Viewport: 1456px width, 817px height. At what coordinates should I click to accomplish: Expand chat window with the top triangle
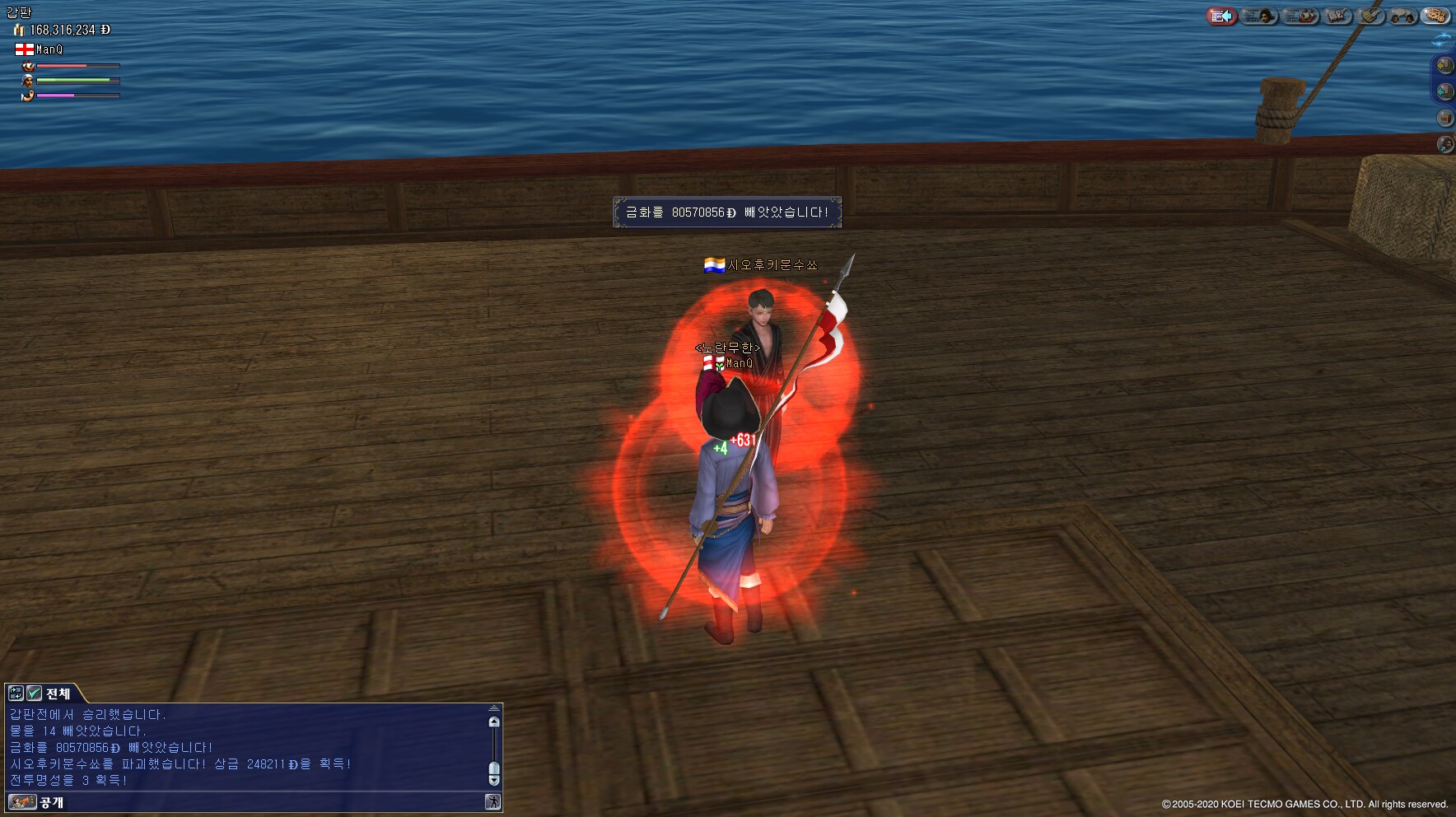tap(494, 708)
